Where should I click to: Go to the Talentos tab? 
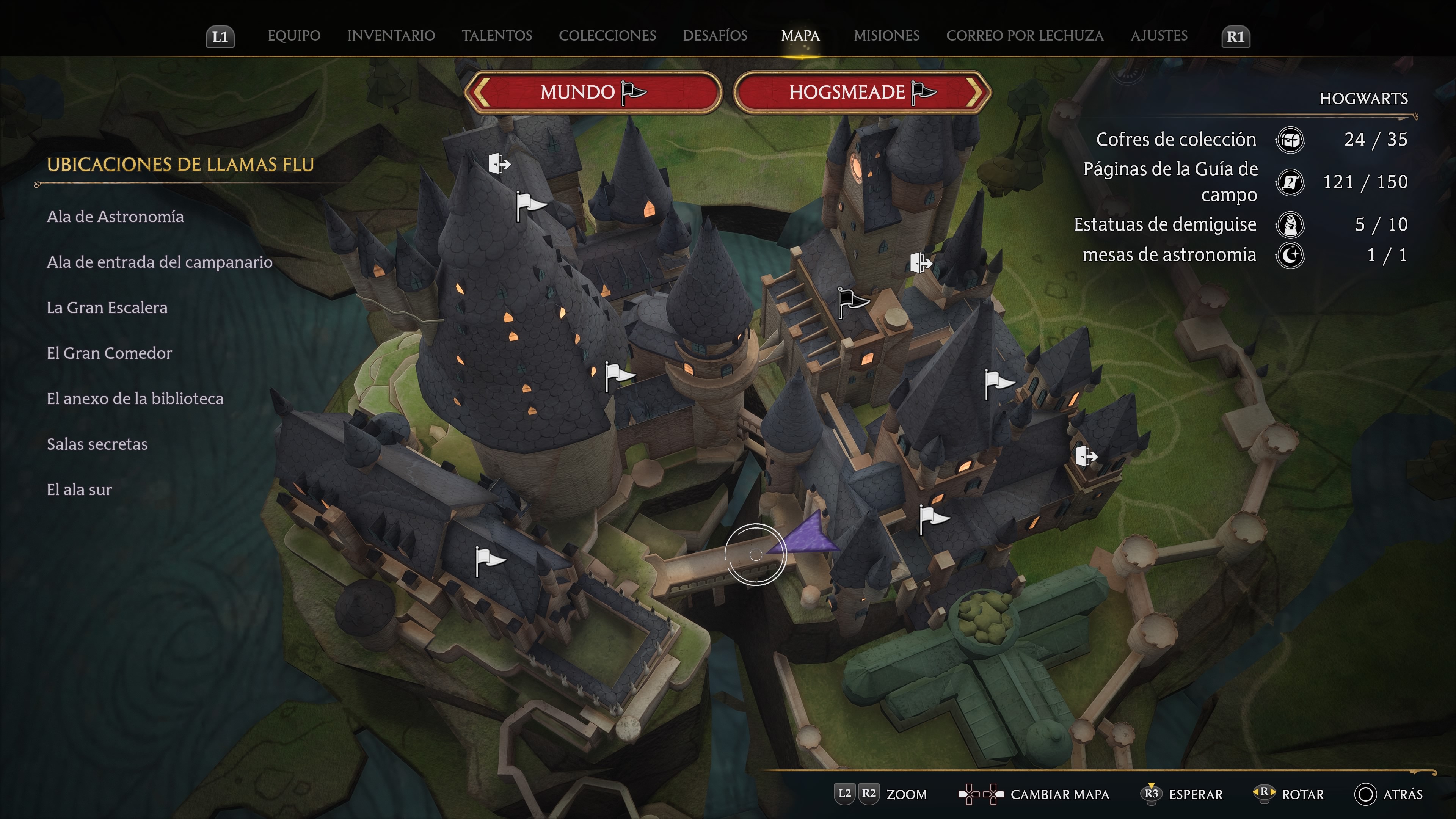[x=497, y=36]
